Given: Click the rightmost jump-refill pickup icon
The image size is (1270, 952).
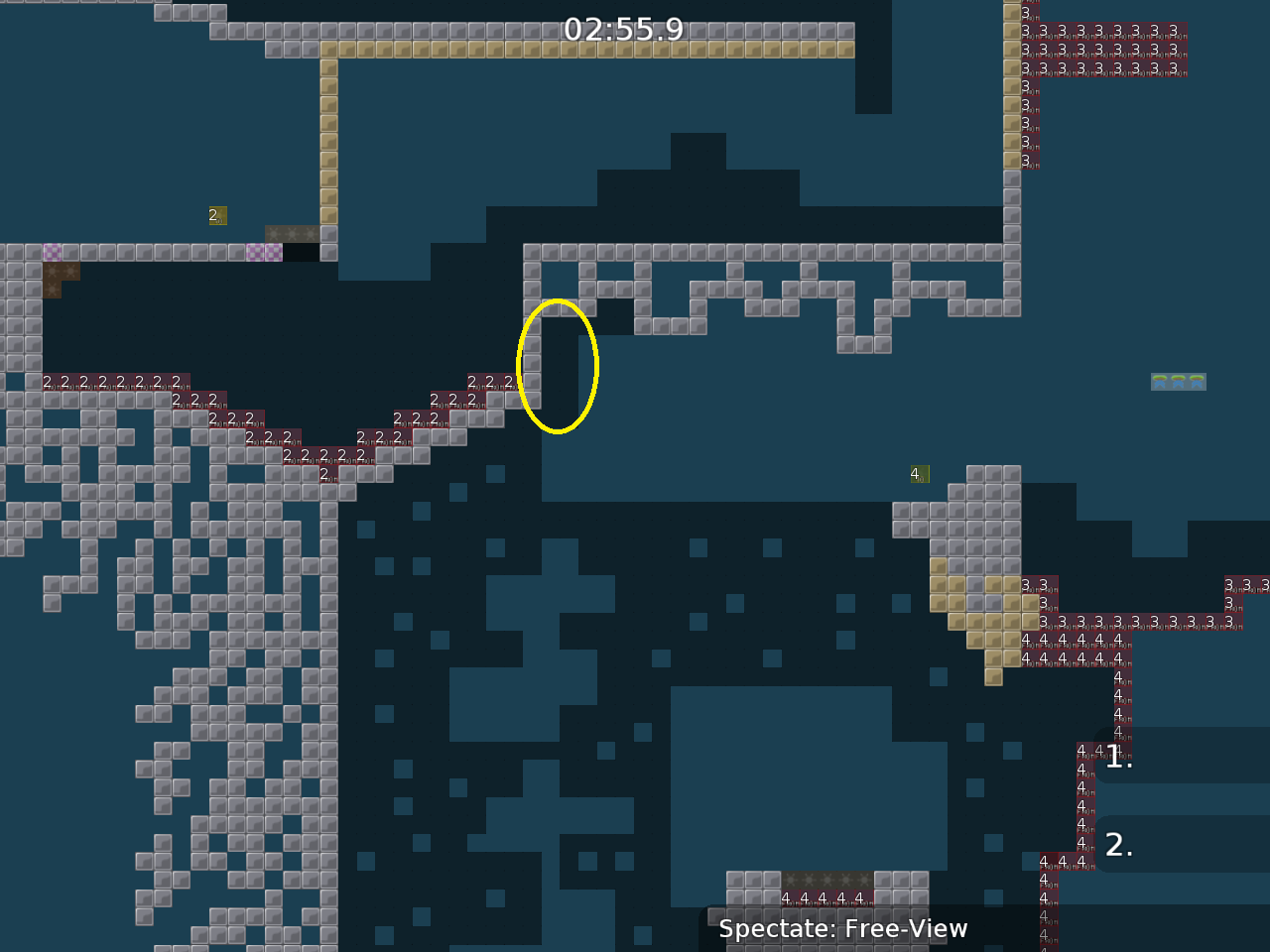Looking at the screenshot, I should pos(1198,382).
